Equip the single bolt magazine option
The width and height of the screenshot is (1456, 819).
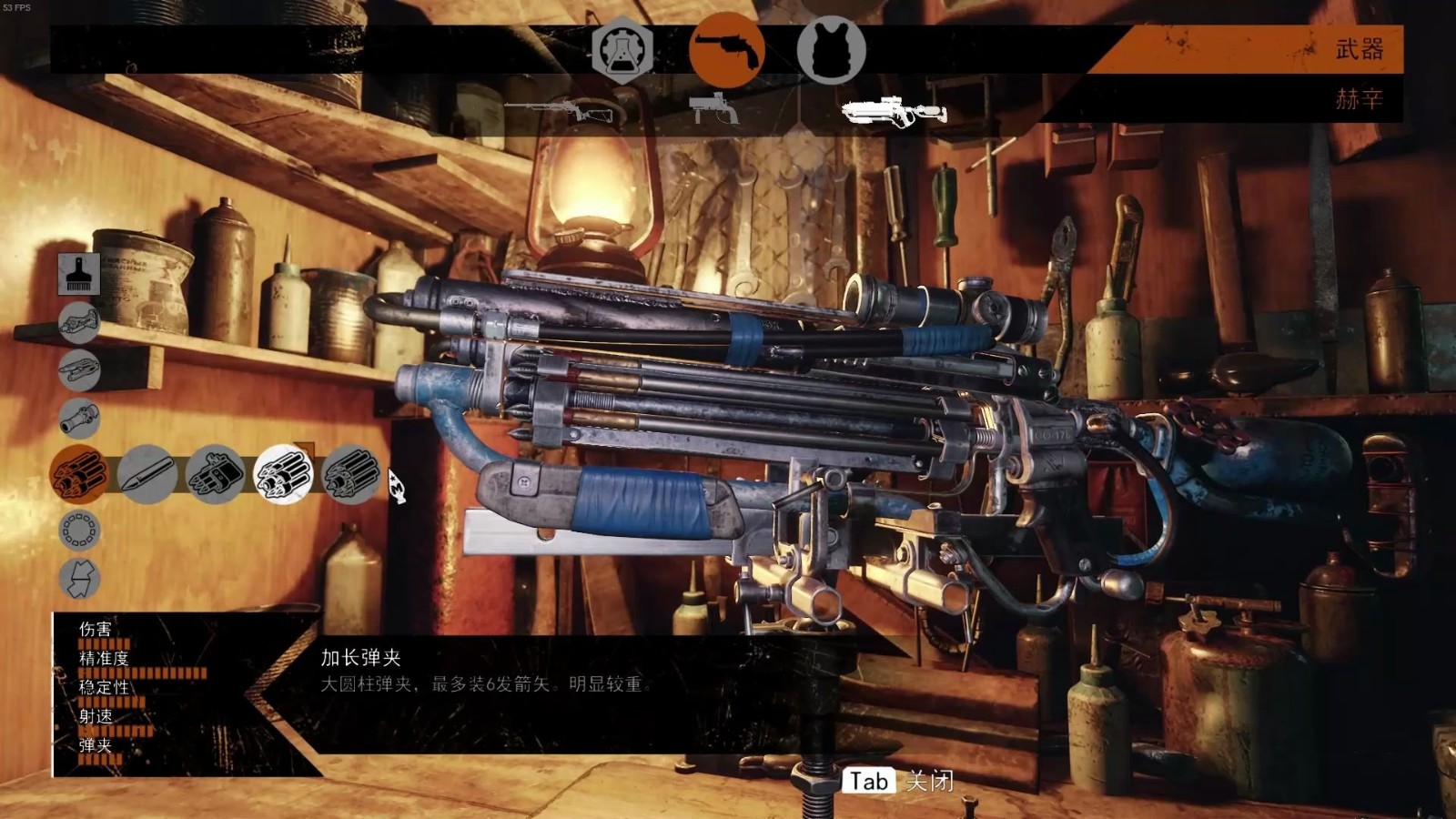(147, 474)
